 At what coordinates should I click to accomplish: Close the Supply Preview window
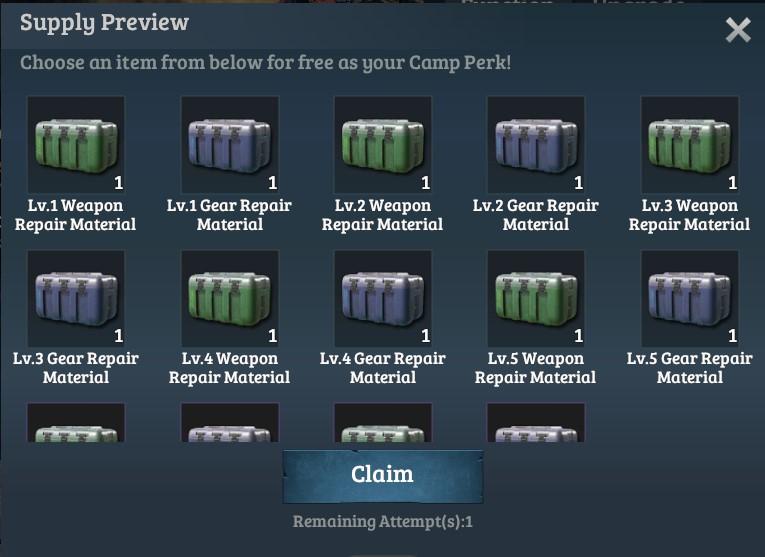738,31
